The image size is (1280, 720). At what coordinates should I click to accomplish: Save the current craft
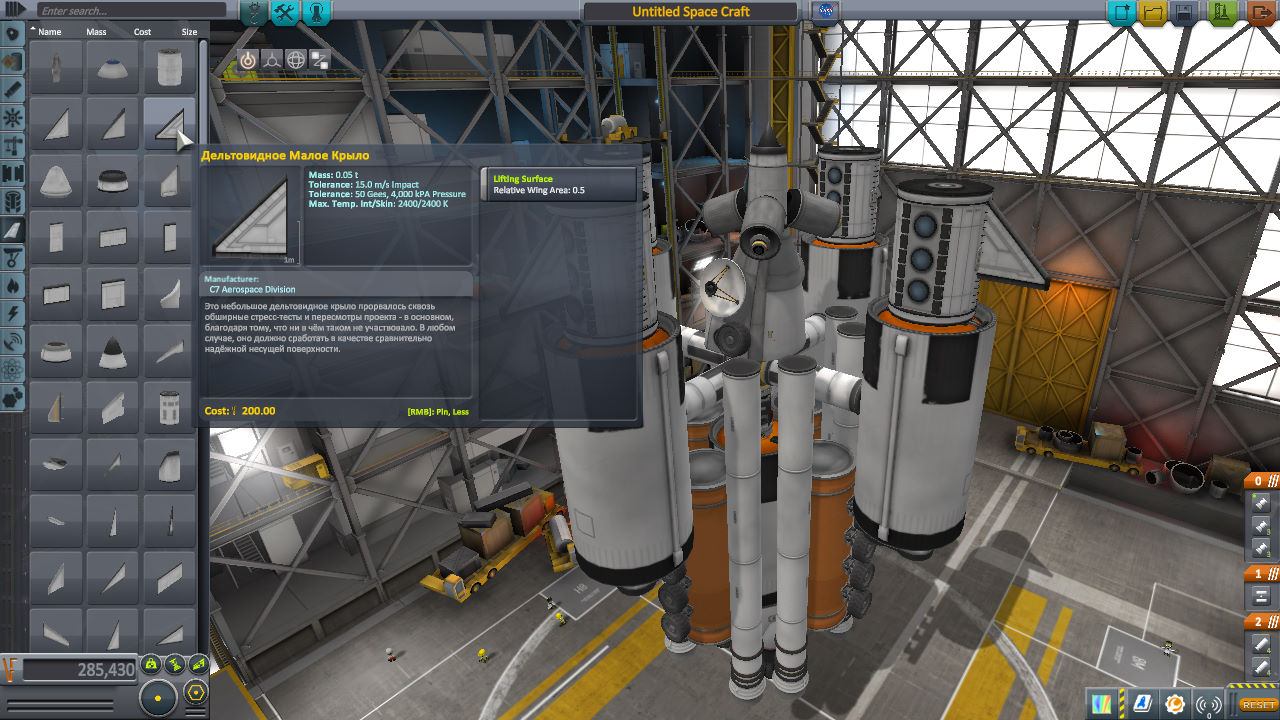click(1185, 13)
